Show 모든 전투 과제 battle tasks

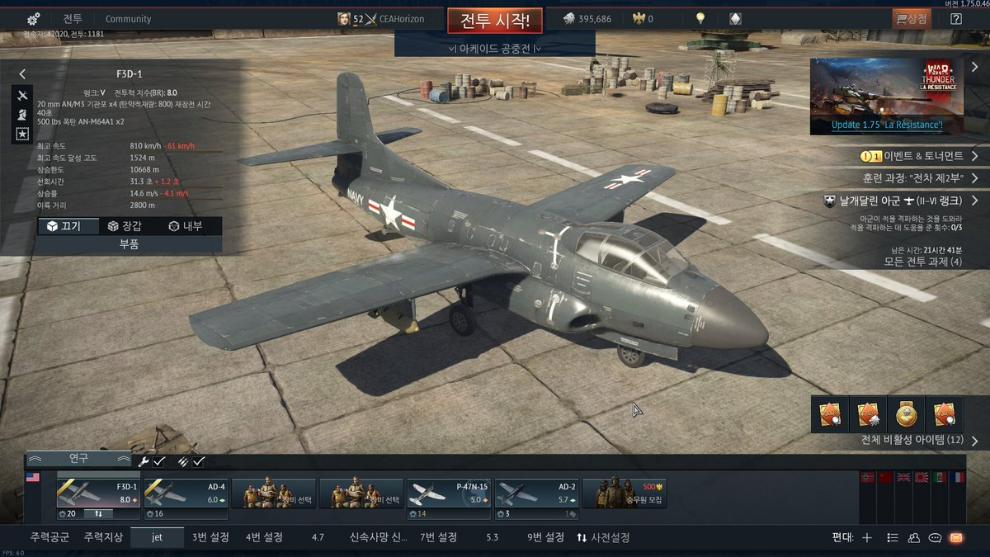coord(922,262)
